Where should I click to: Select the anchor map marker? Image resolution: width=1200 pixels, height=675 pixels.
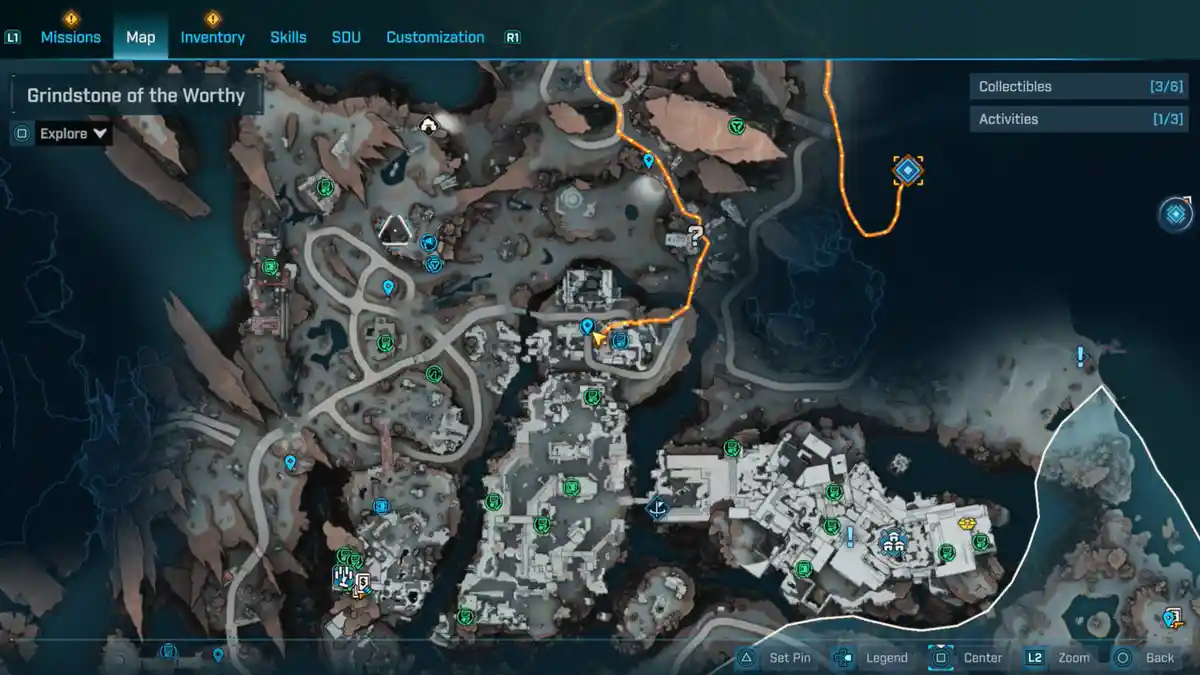pos(657,508)
